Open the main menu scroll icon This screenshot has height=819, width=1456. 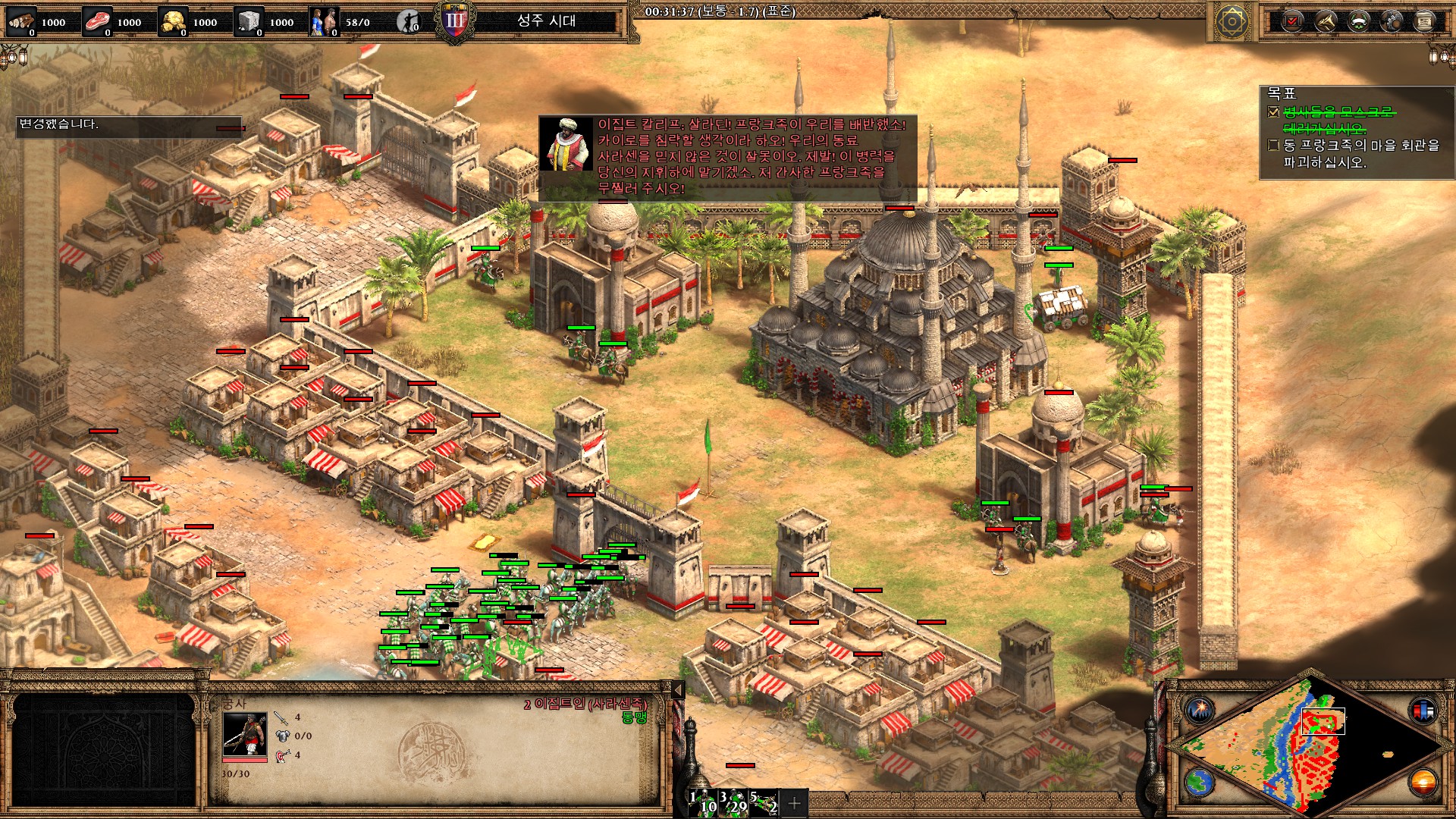pos(1424,21)
